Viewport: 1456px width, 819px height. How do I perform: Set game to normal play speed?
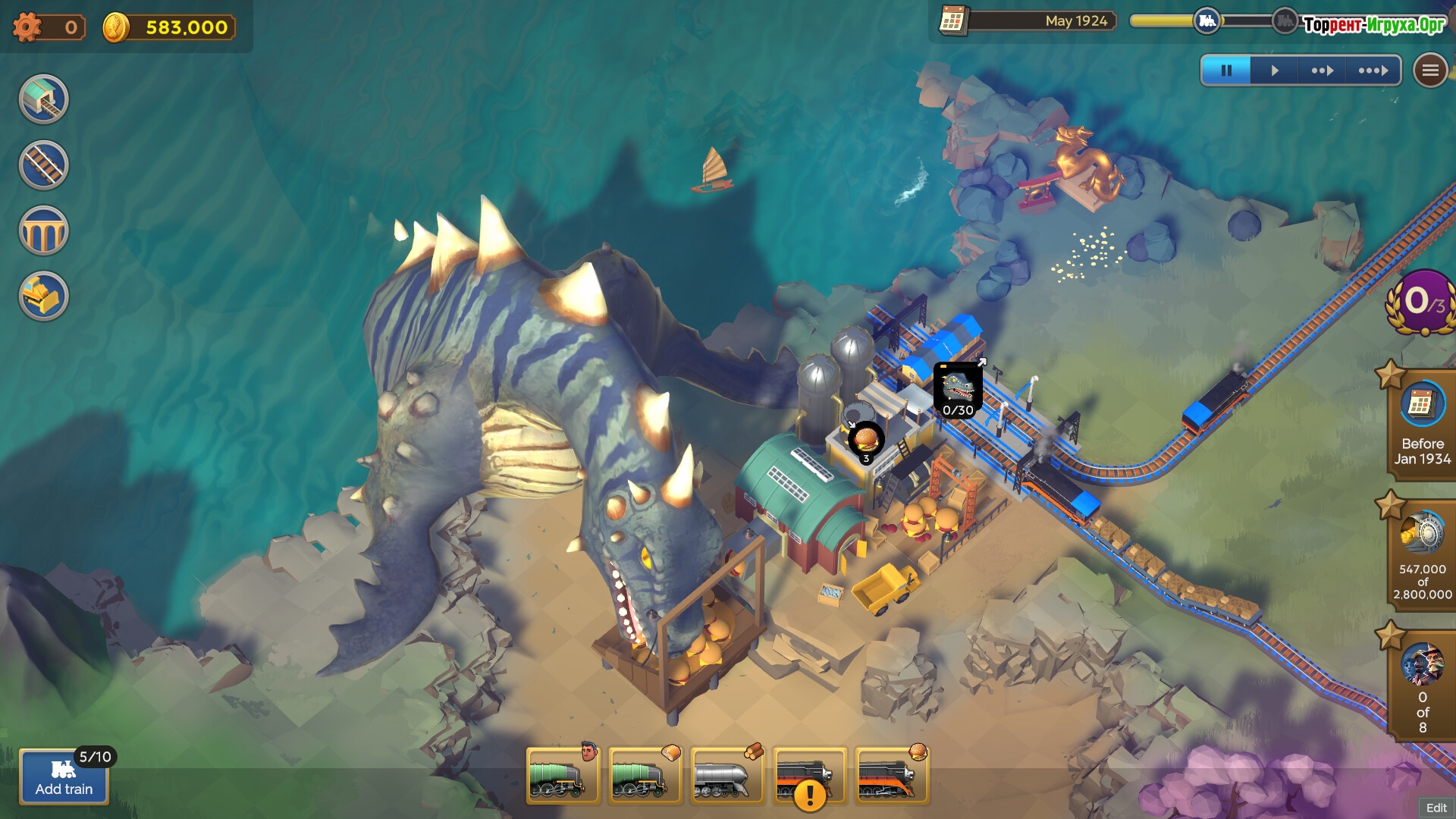pos(1275,71)
